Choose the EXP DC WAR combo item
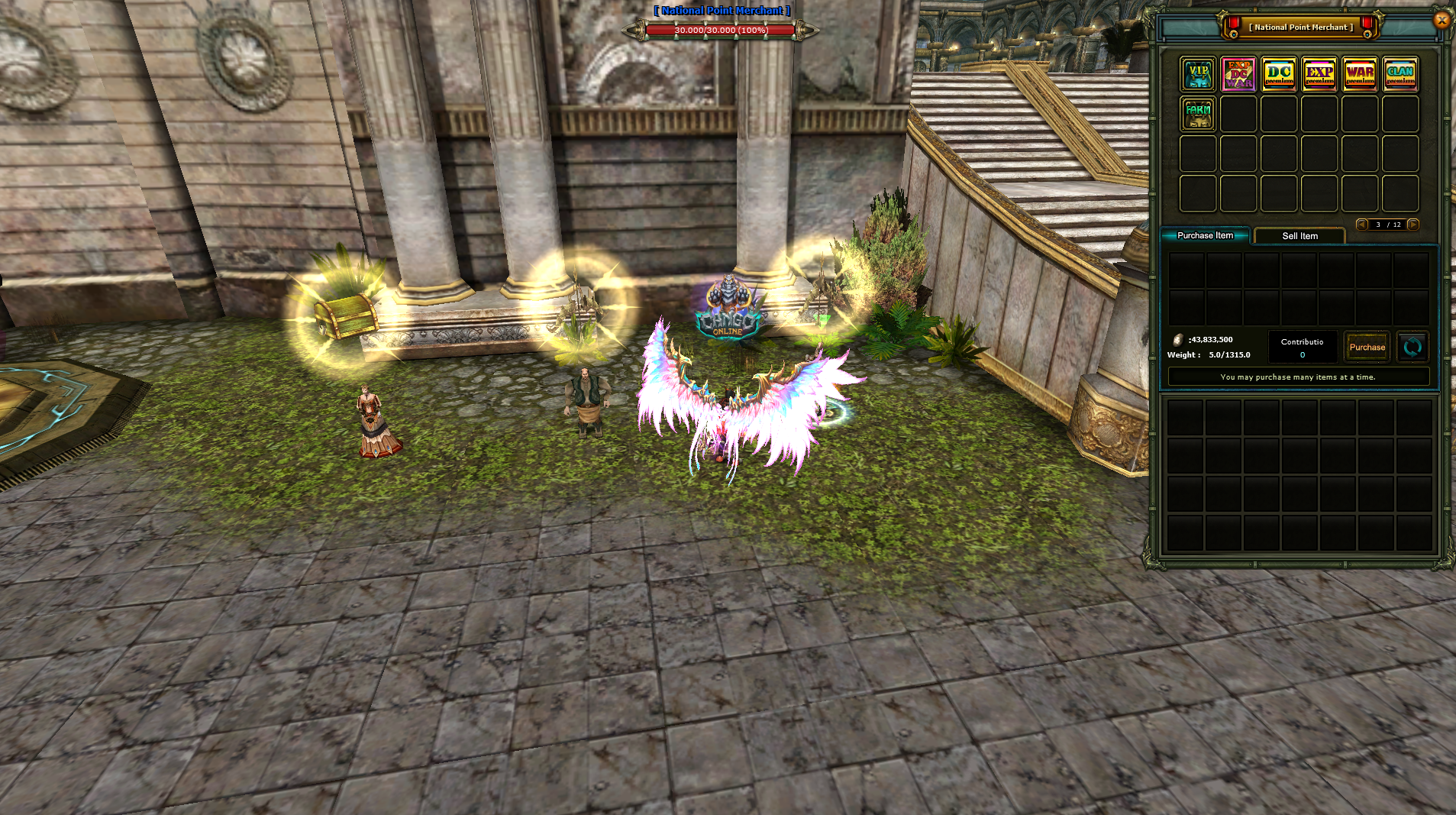 pyautogui.click(x=1238, y=74)
